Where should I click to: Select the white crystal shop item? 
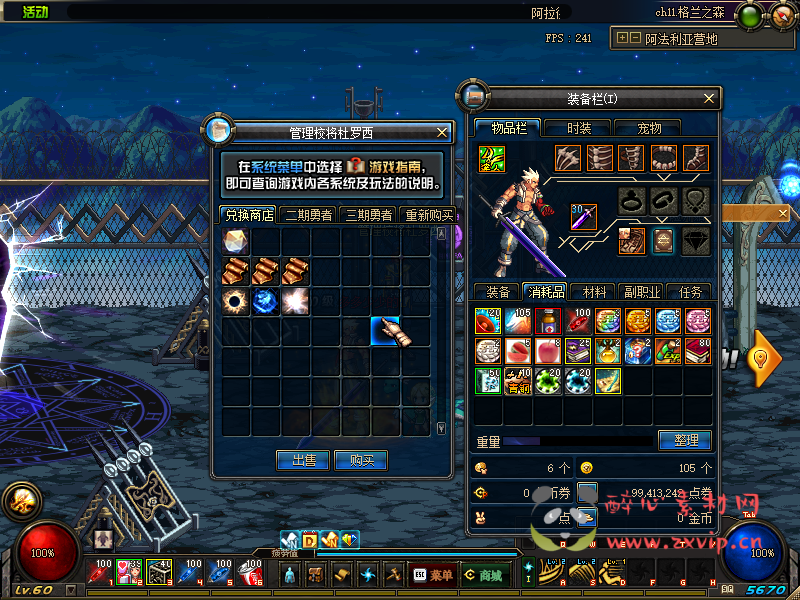pyautogui.click(x=236, y=241)
